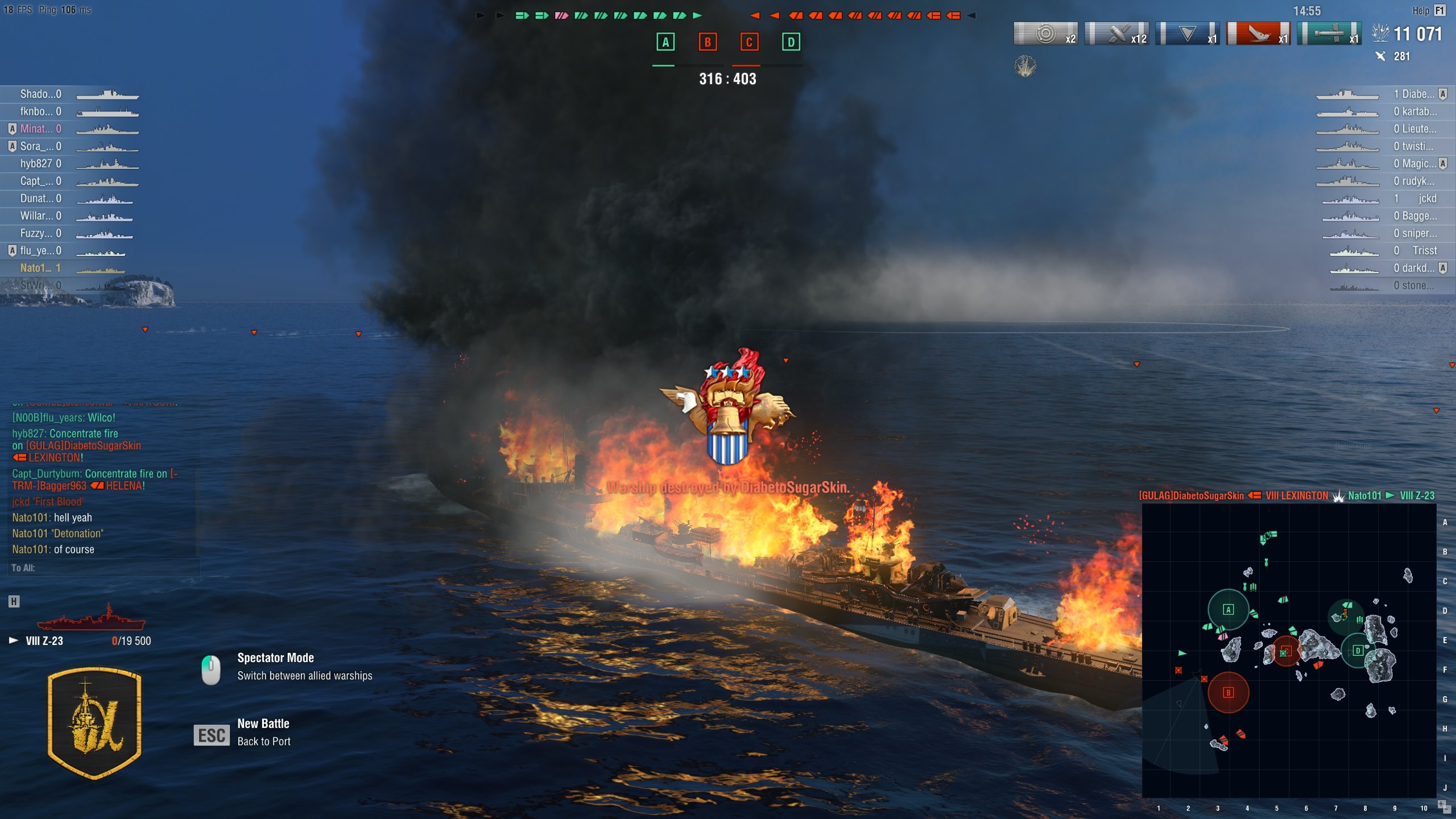Viewport: 1456px width, 819px height.
Task: Select the capture point B indicator
Action: 708,42
